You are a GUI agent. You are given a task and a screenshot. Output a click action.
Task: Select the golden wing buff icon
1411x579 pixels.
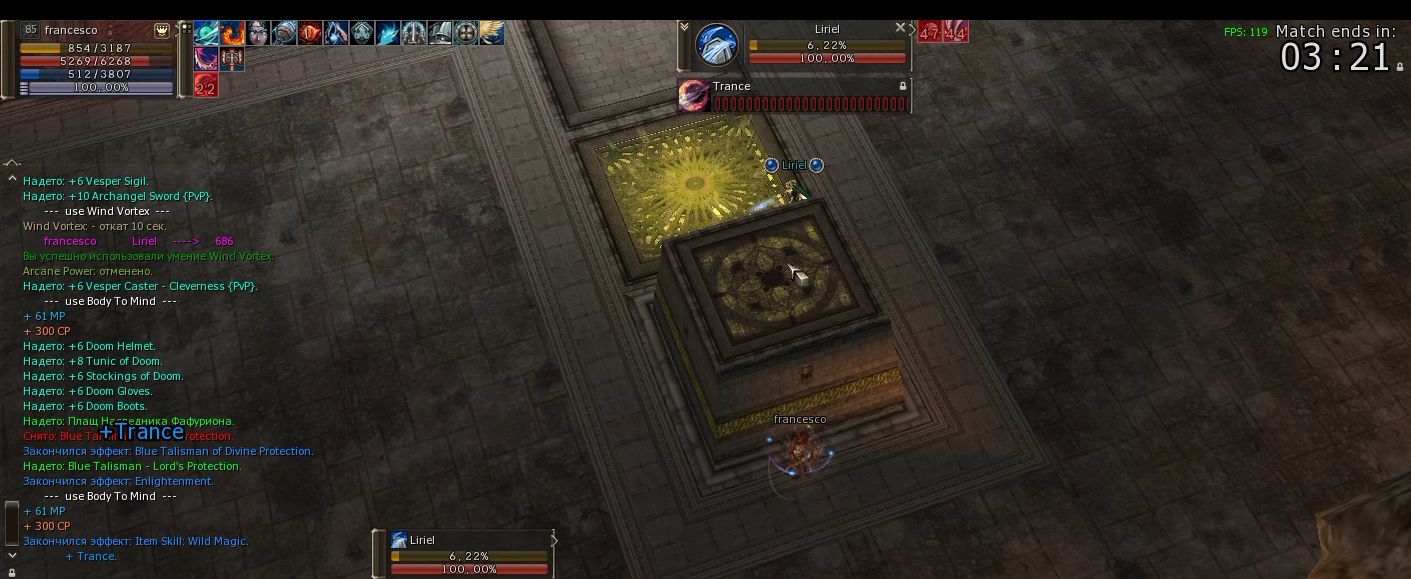(491, 34)
